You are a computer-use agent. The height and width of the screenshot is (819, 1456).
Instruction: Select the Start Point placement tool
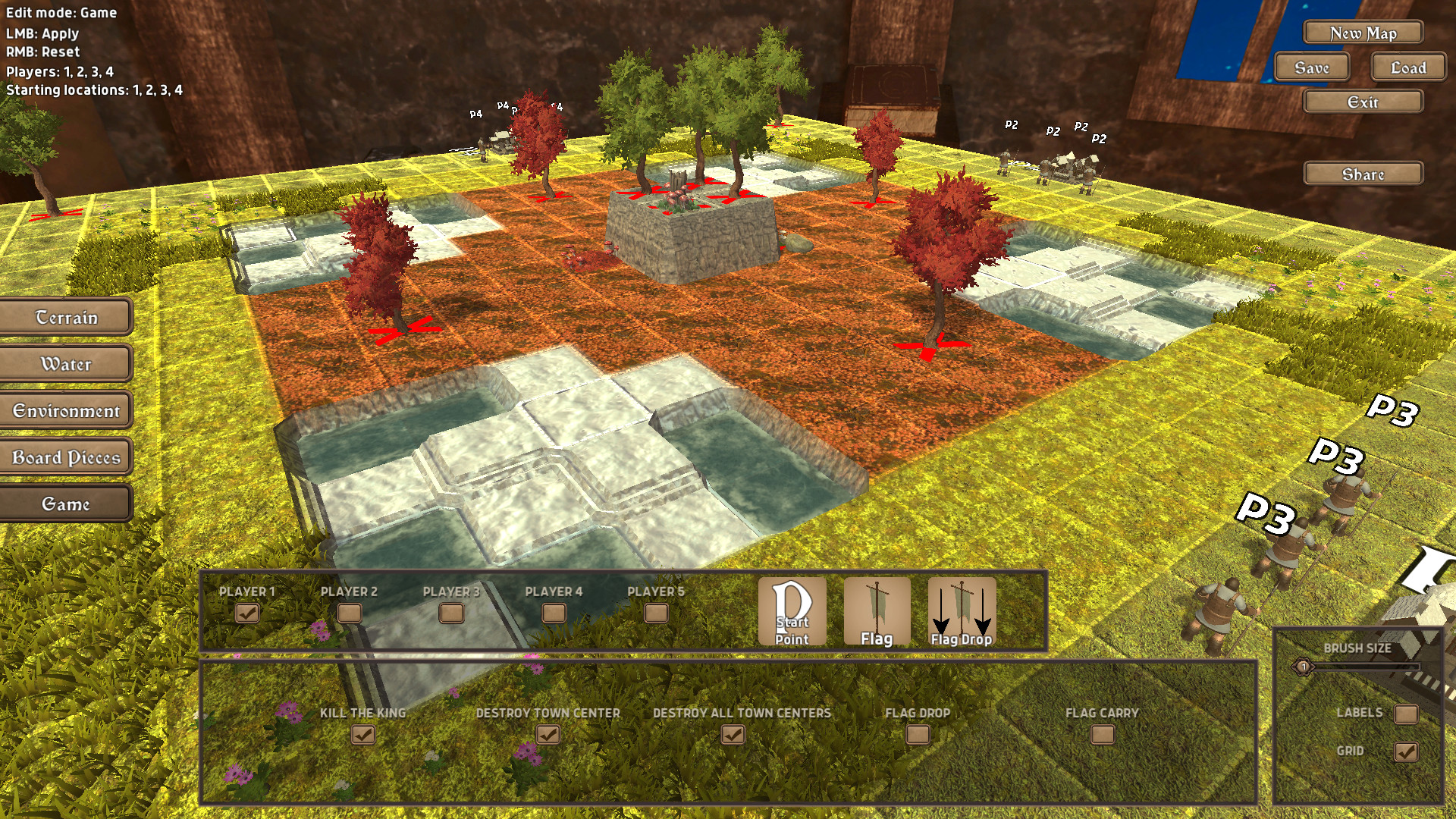click(x=792, y=611)
